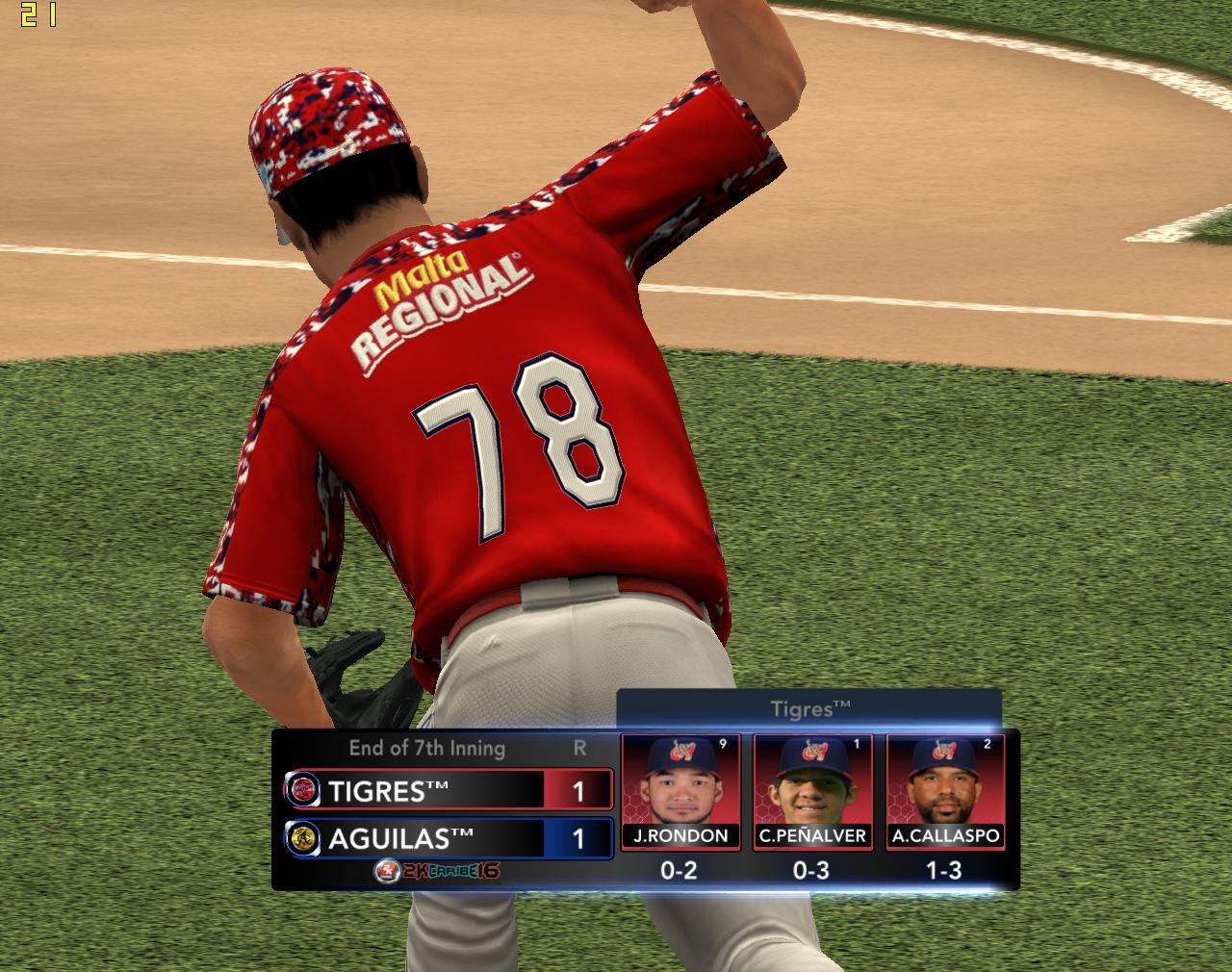Select the Tigres team row

coord(448,790)
